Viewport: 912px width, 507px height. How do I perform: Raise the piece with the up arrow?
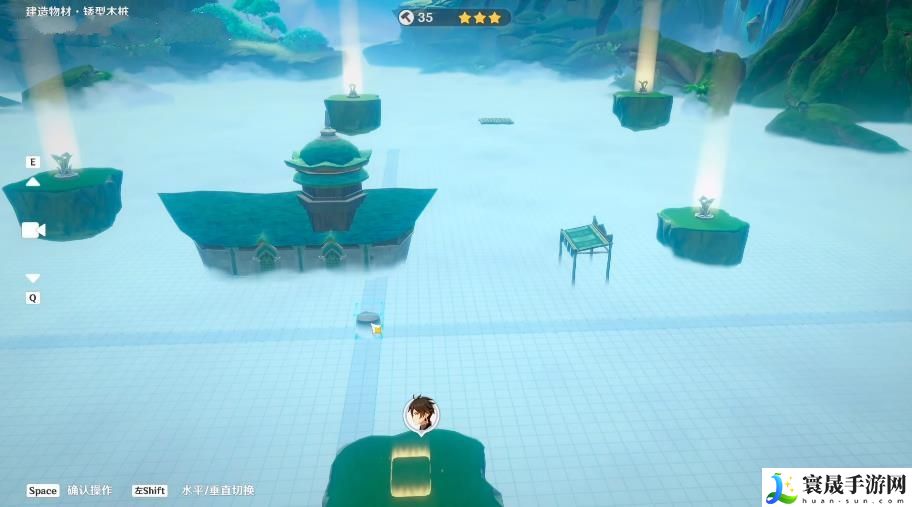[x=33, y=182]
